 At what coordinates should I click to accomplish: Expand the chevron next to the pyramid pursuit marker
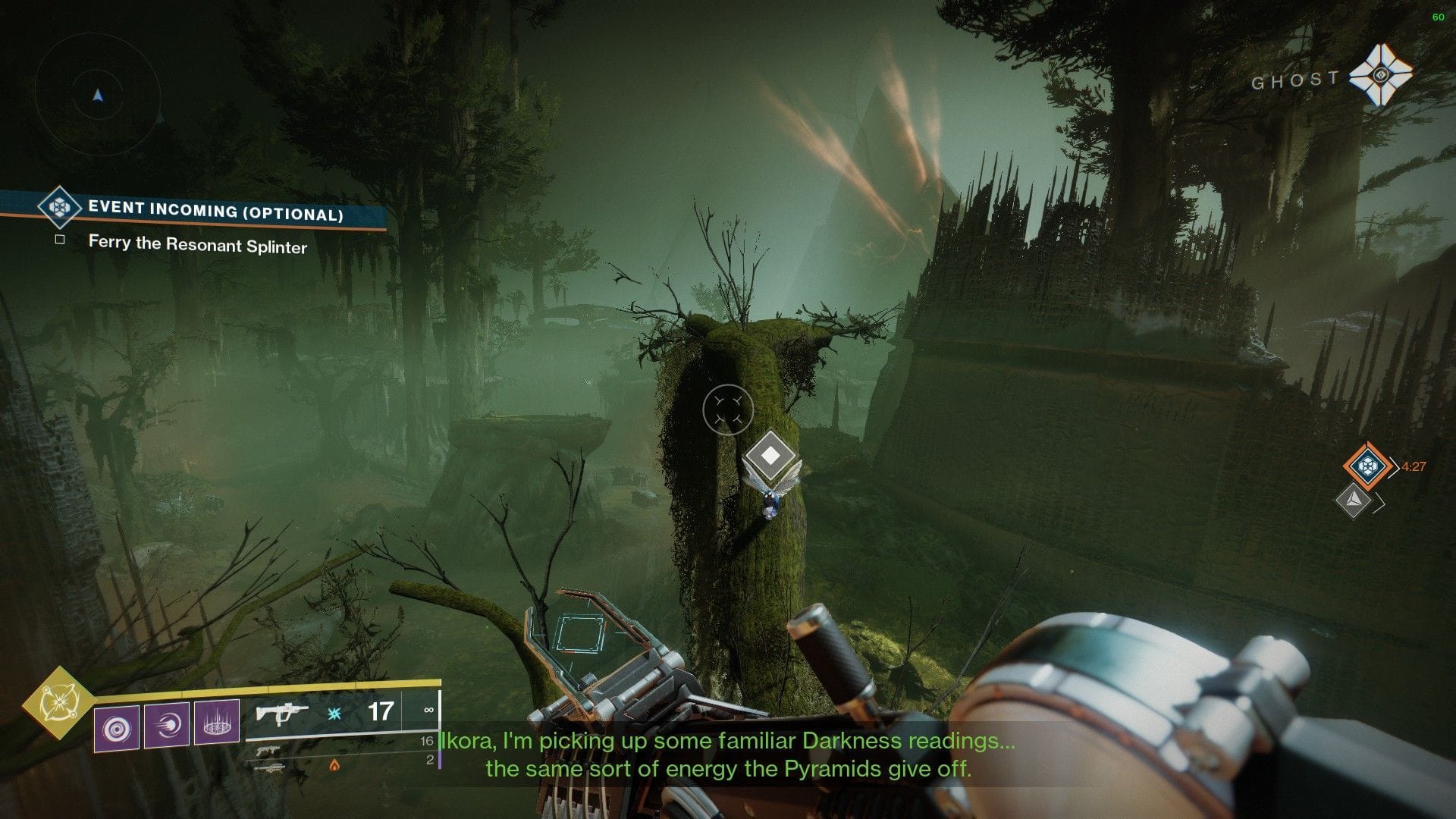[1379, 502]
